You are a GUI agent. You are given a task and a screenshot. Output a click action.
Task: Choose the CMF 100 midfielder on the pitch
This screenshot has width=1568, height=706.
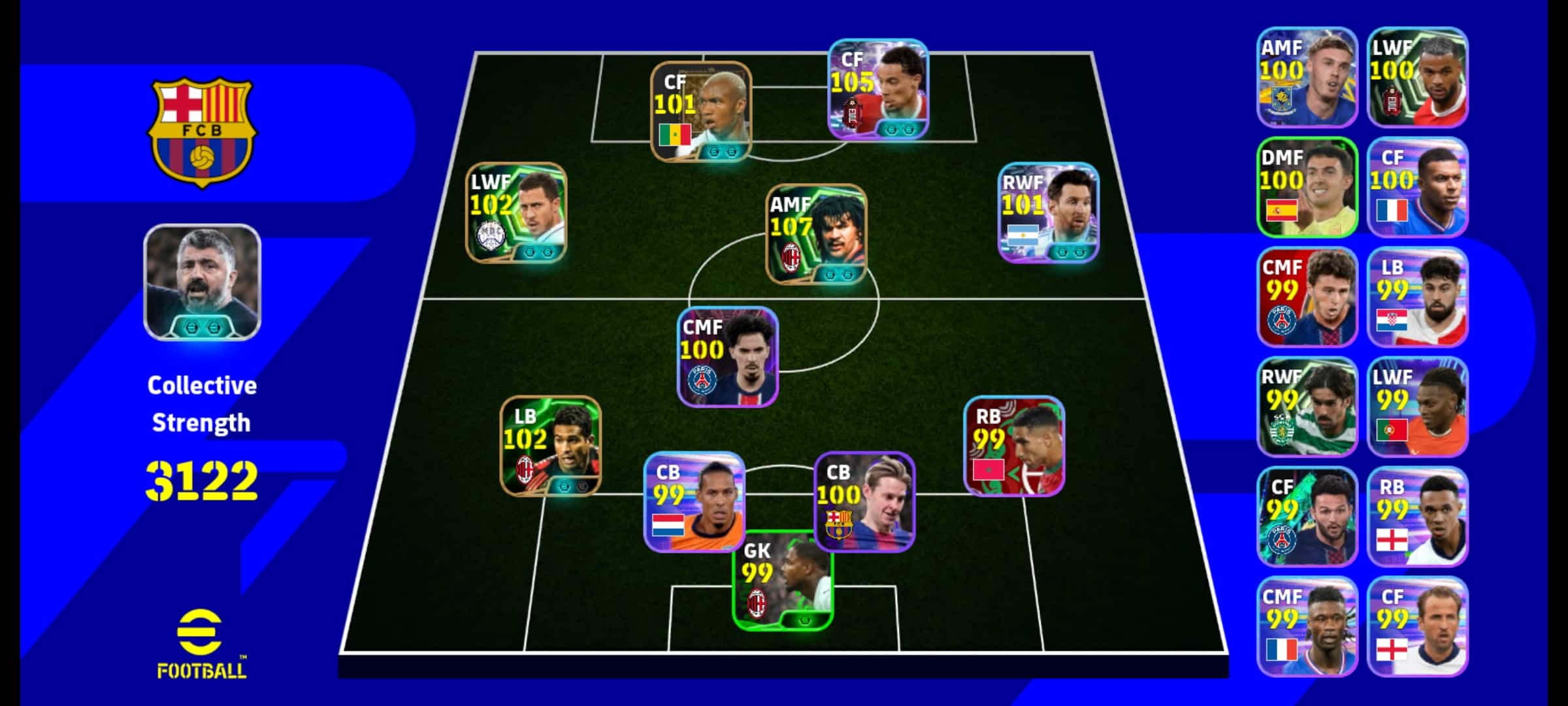[x=728, y=357]
